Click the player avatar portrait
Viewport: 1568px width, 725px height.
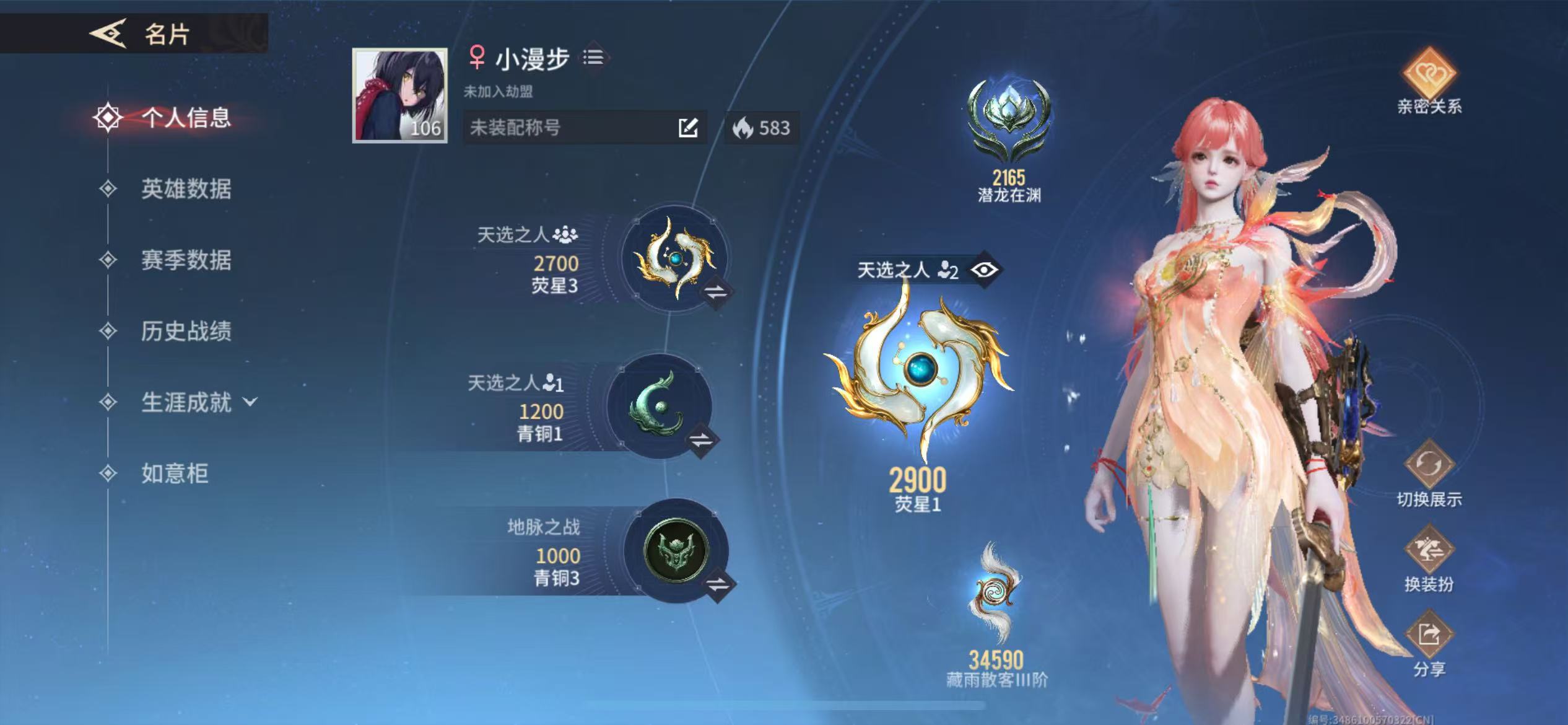click(399, 95)
